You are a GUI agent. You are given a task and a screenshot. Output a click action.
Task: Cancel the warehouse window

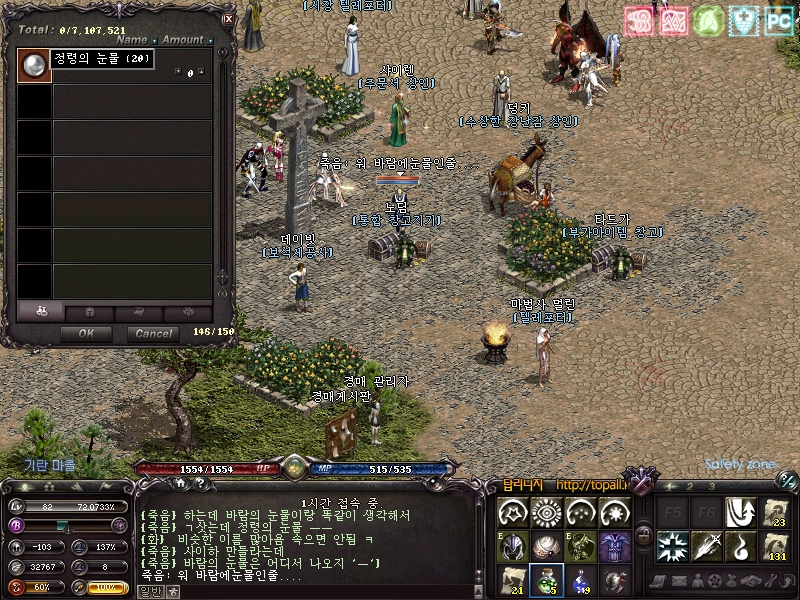pos(153,333)
